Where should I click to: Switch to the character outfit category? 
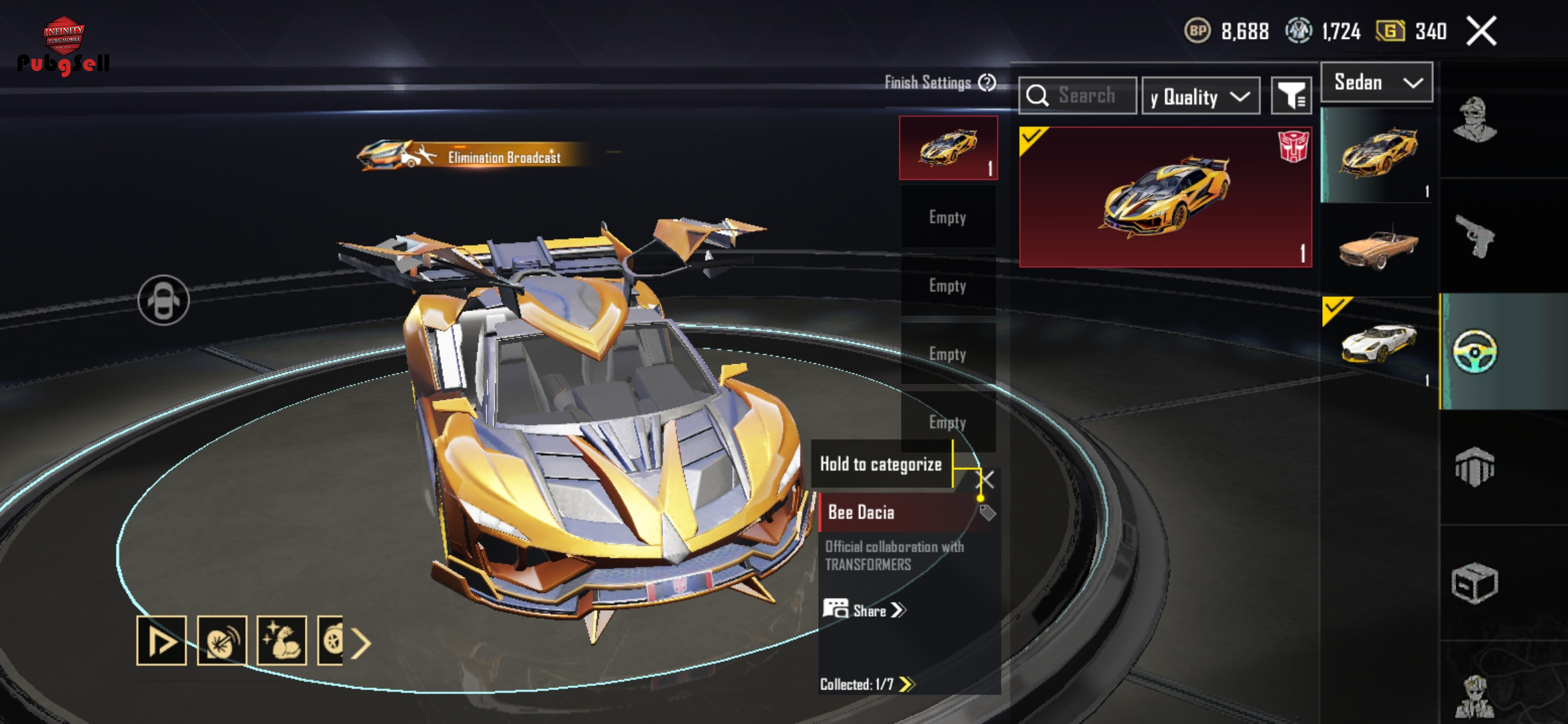[1475, 121]
